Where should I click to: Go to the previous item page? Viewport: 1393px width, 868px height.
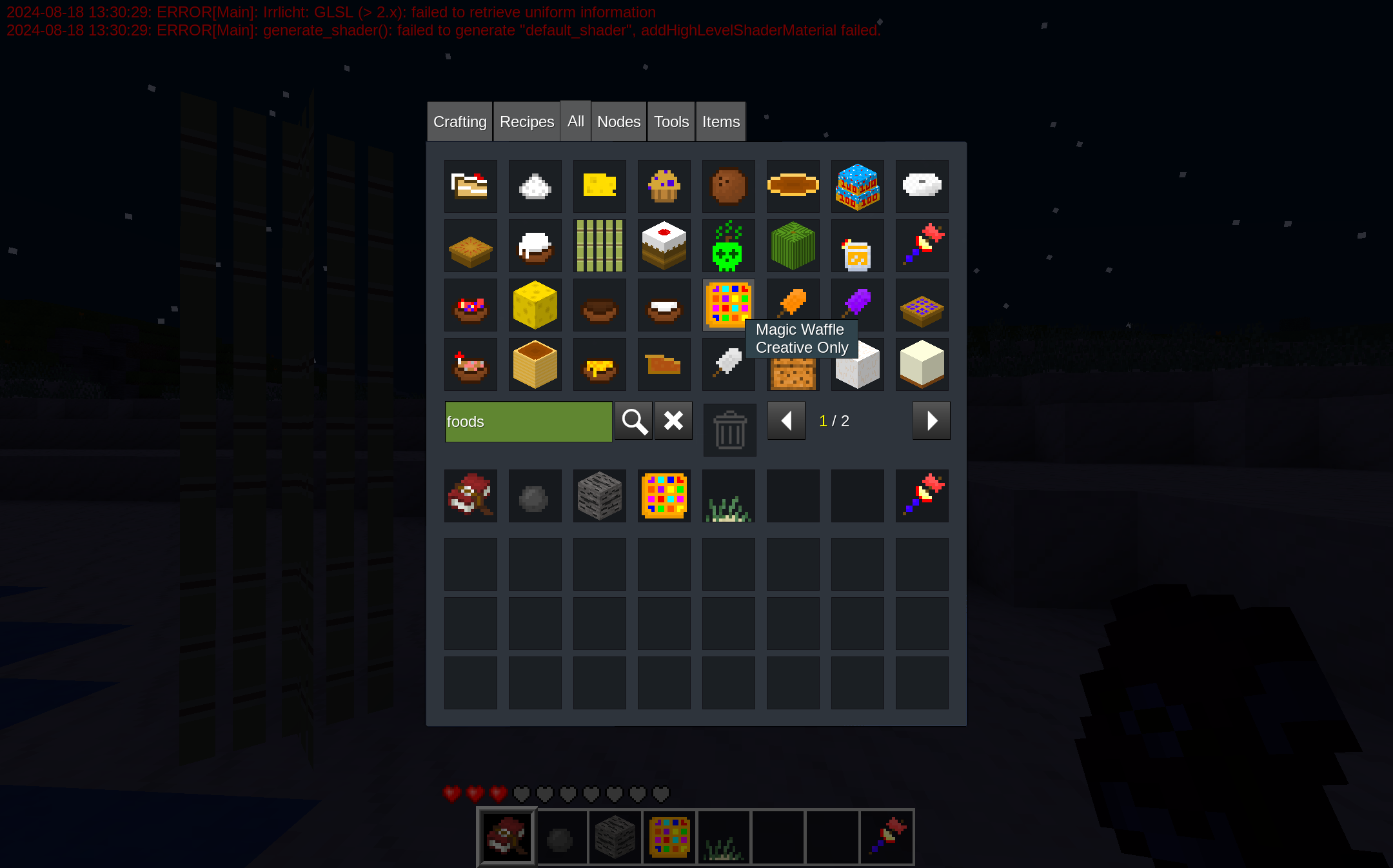click(786, 421)
